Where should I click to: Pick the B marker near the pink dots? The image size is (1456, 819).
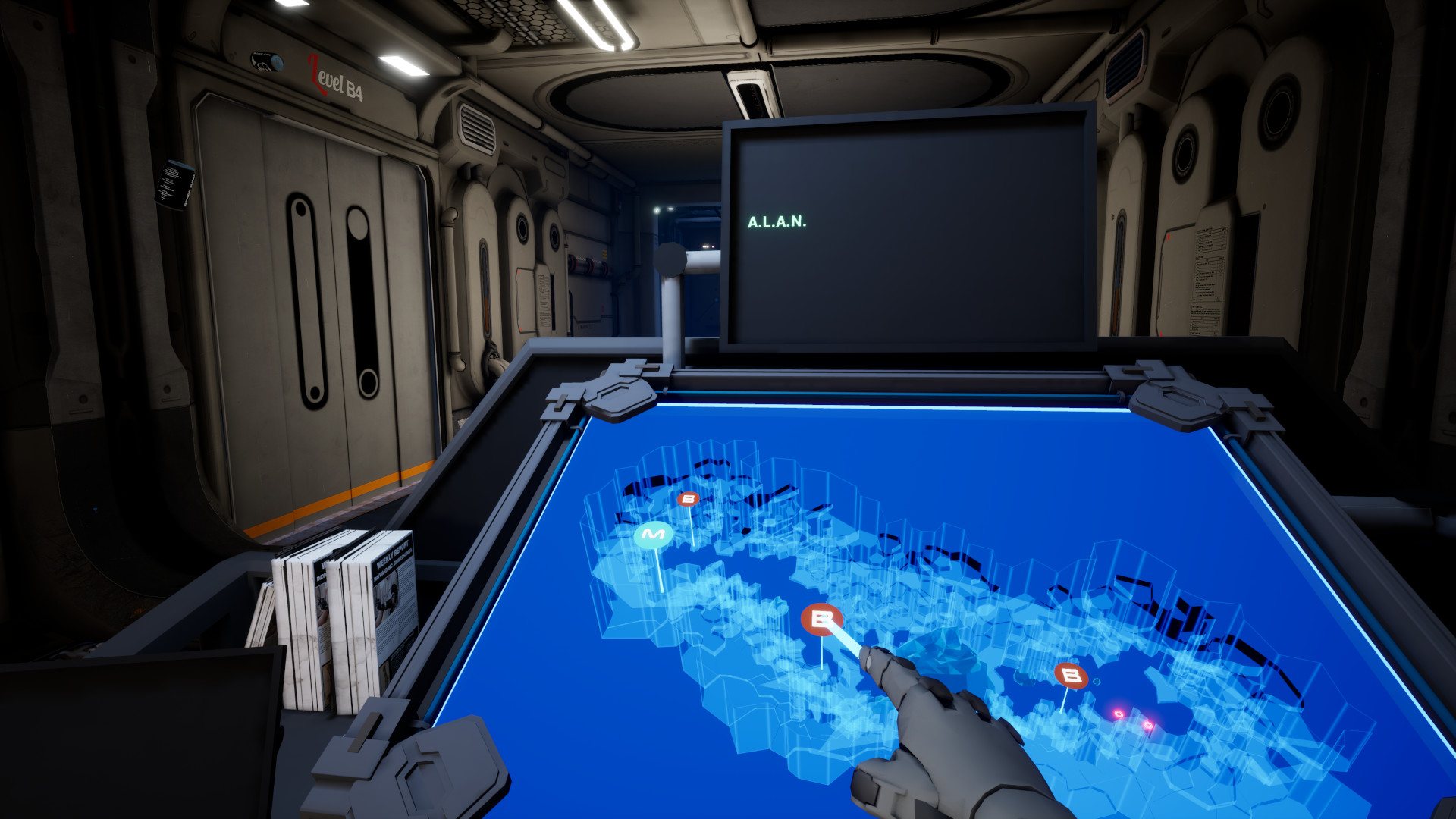(x=1070, y=675)
